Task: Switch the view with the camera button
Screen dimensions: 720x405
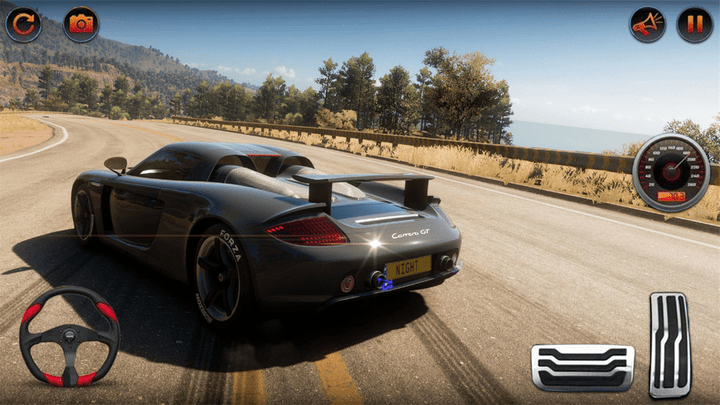Action: pyautogui.click(x=81, y=24)
